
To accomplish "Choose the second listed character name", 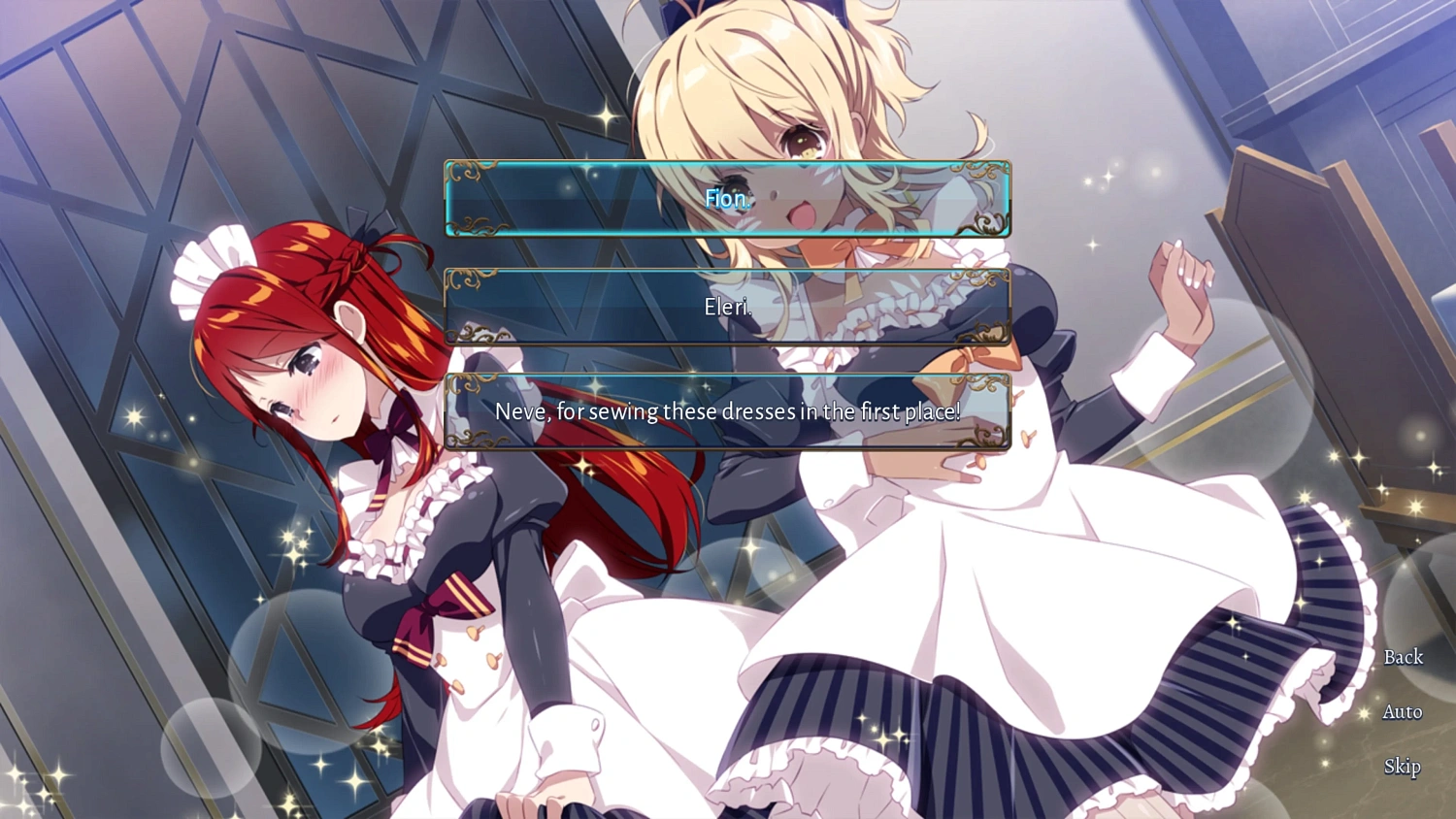I will 727,308.
